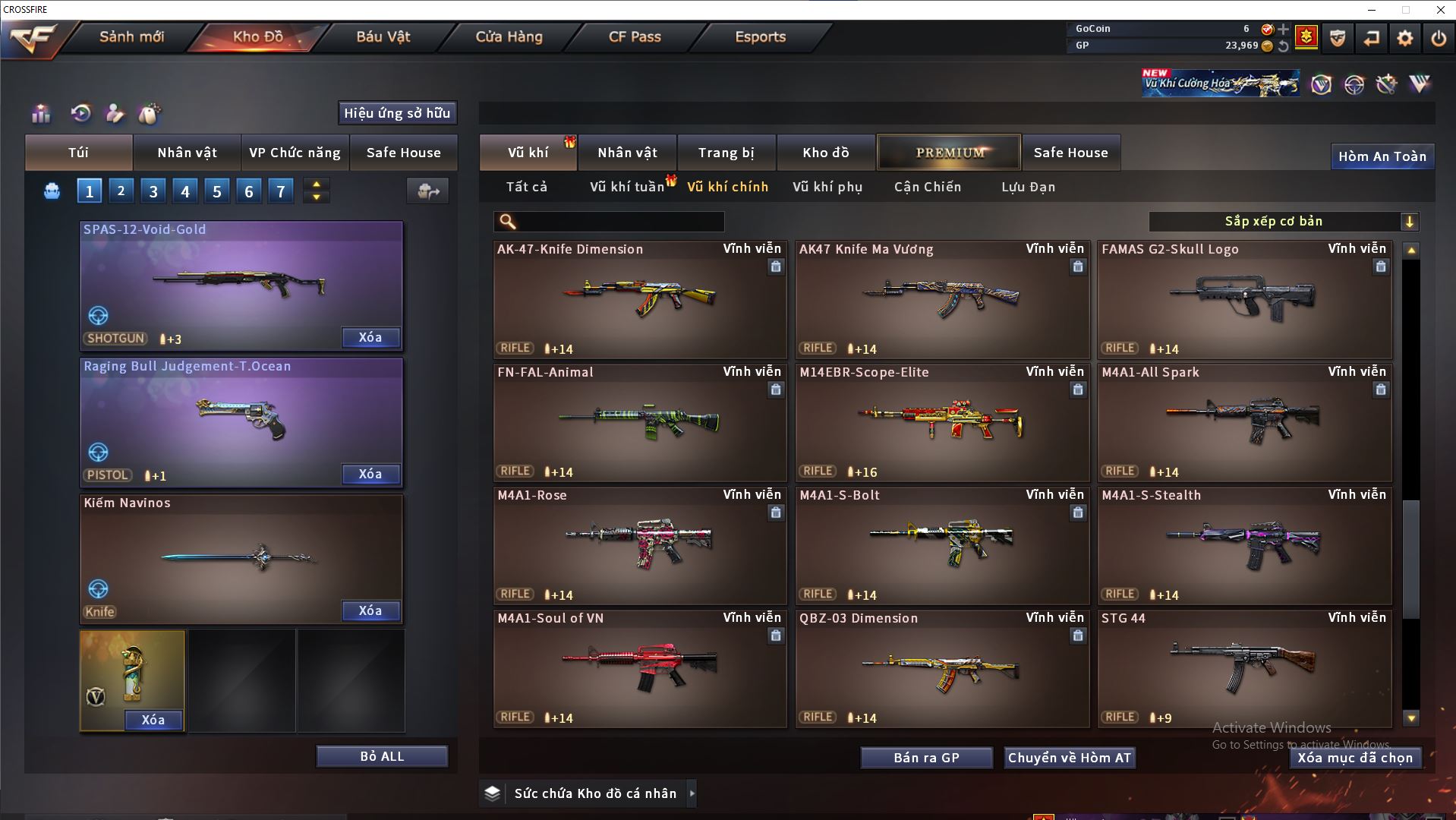Remove the SPAS-12-Void-Gold with Xóa
This screenshot has height=820, width=1456.
pyautogui.click(x=370, y=338)
